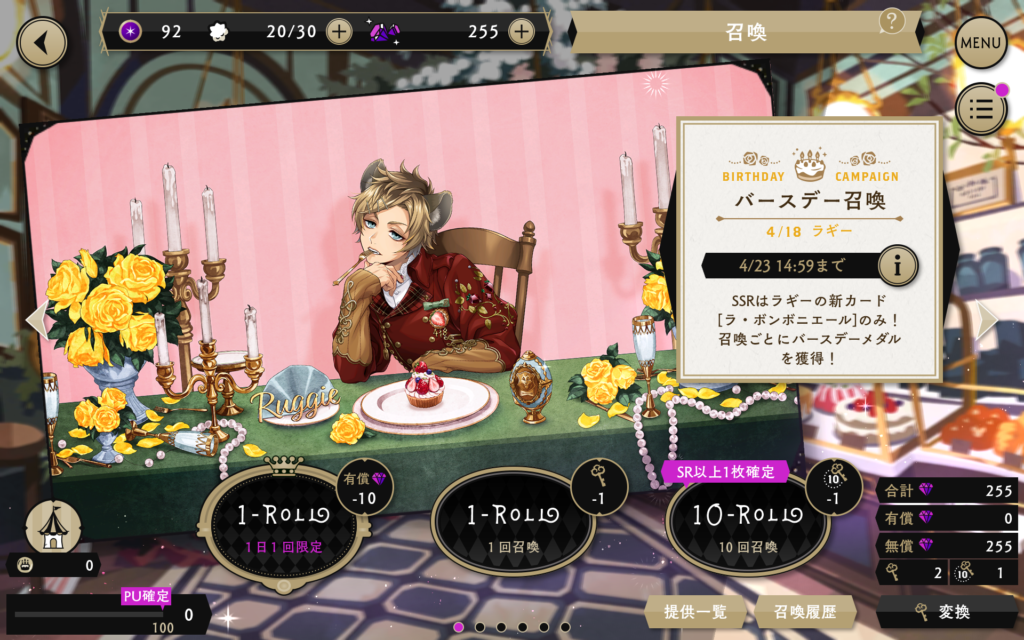Open banner info with the i button
The height and width of the screenshot is (640, 1024).
coord(898,266)
